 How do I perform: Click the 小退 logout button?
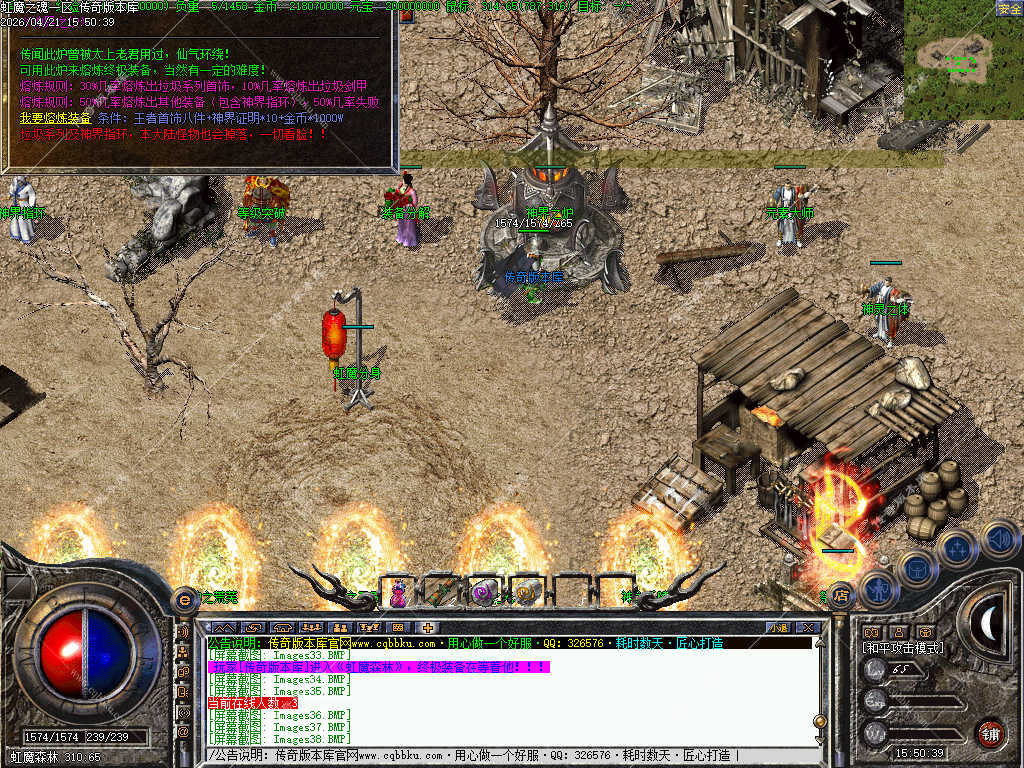point(778,627)
